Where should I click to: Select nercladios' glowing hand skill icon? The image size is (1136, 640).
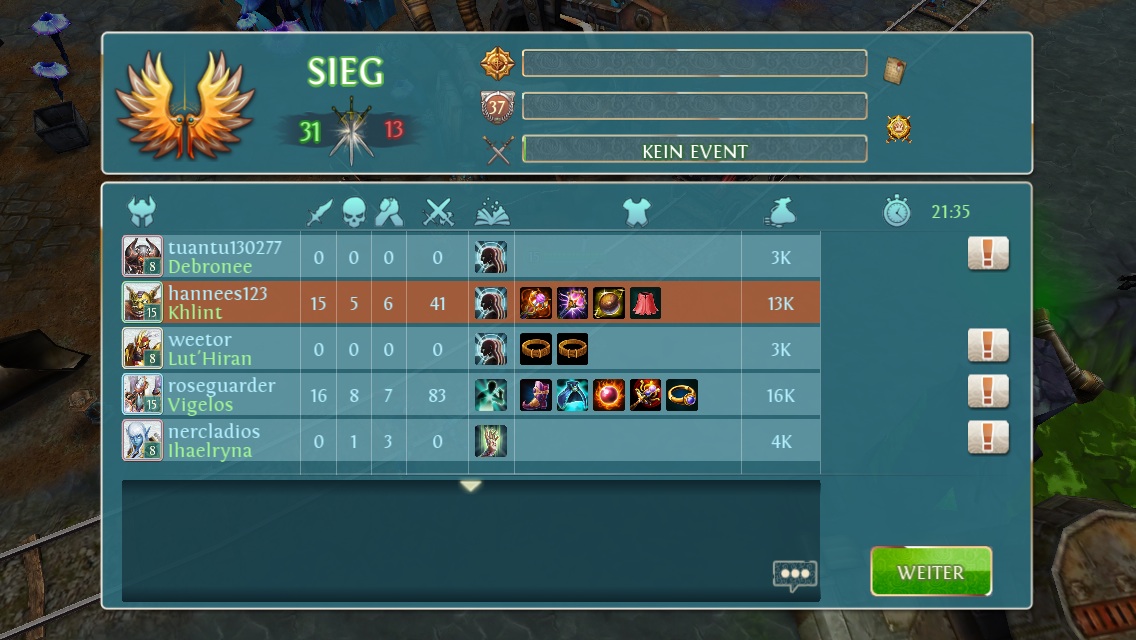(x=490, y=441)
